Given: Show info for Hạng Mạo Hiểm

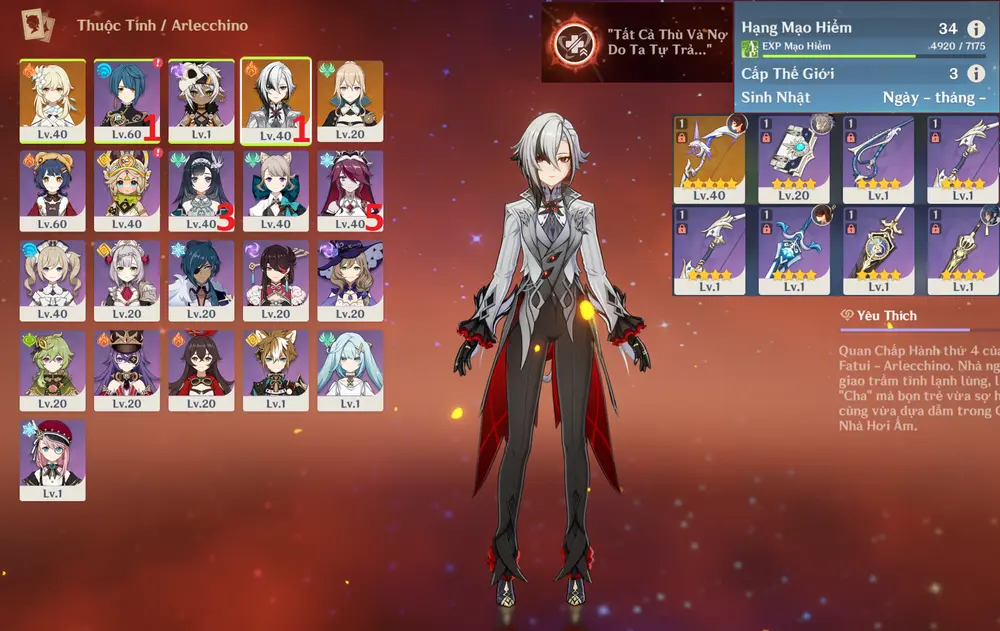Looking at the screenshot, I should pos(976,29).
